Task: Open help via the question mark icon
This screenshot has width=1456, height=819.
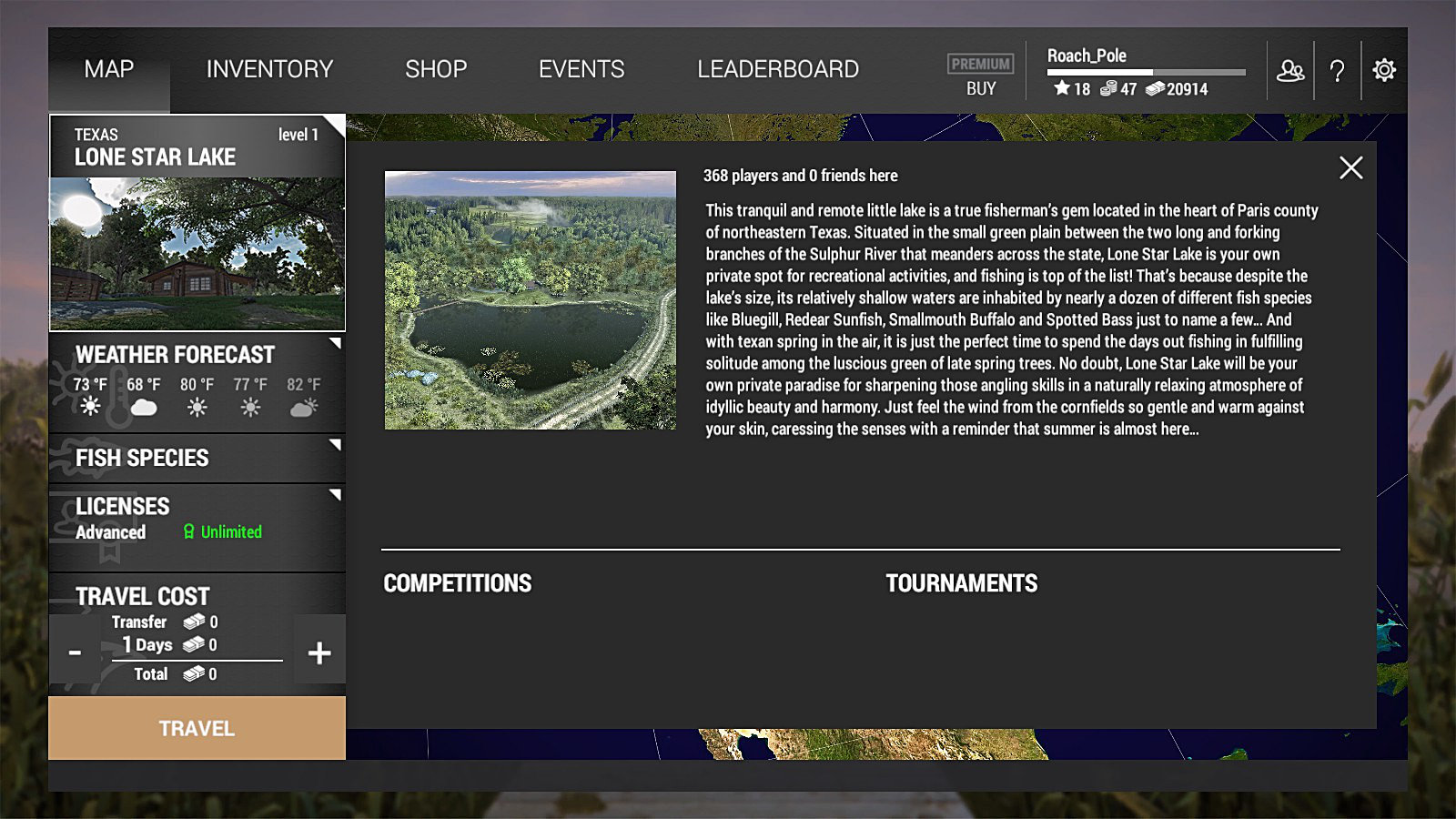Action: pos(1337,70)
